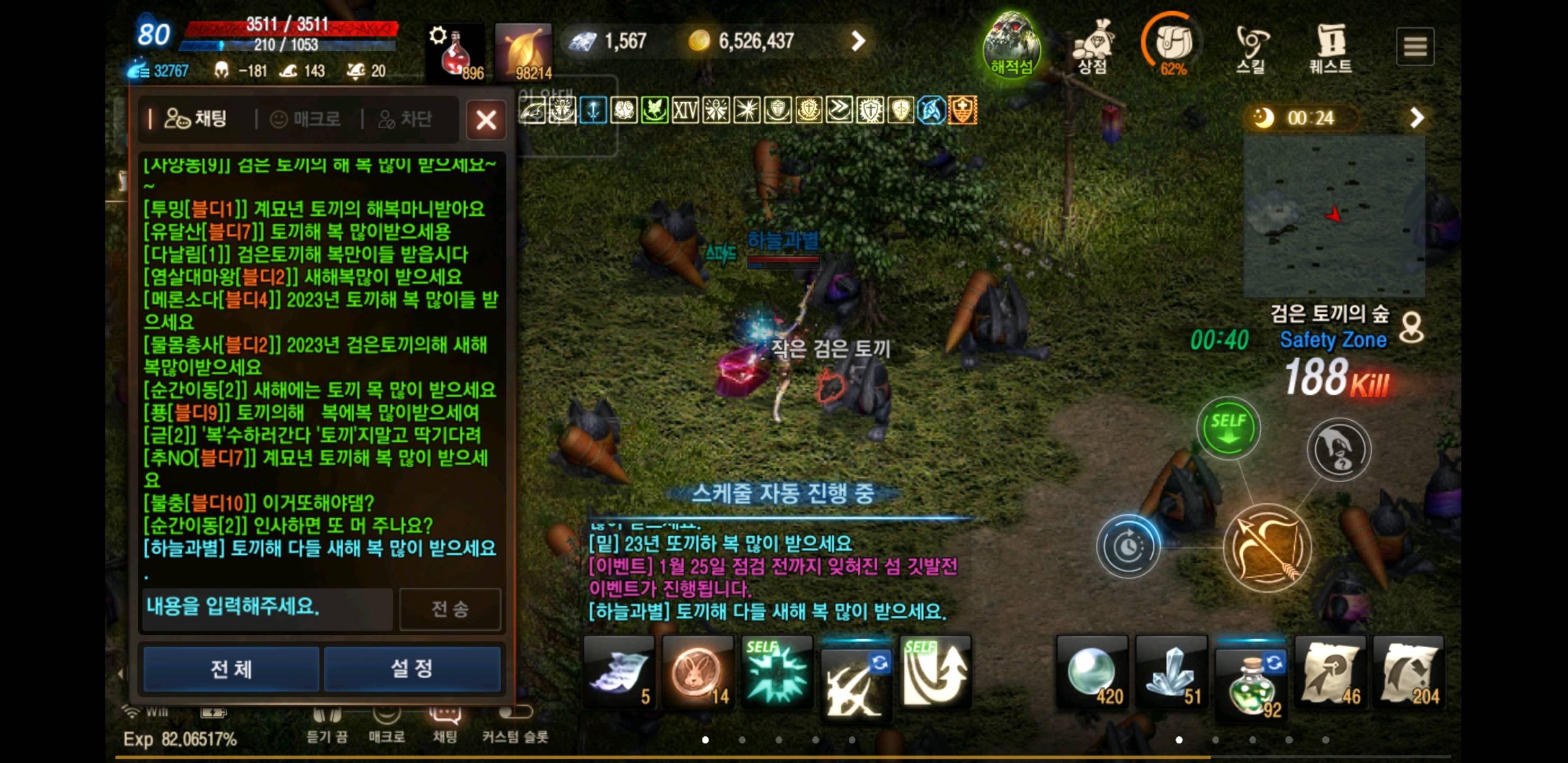Viewport: 1568px width, 763px height.
Task: Open the hamburger menu top right
Action: pos(1415,46)
